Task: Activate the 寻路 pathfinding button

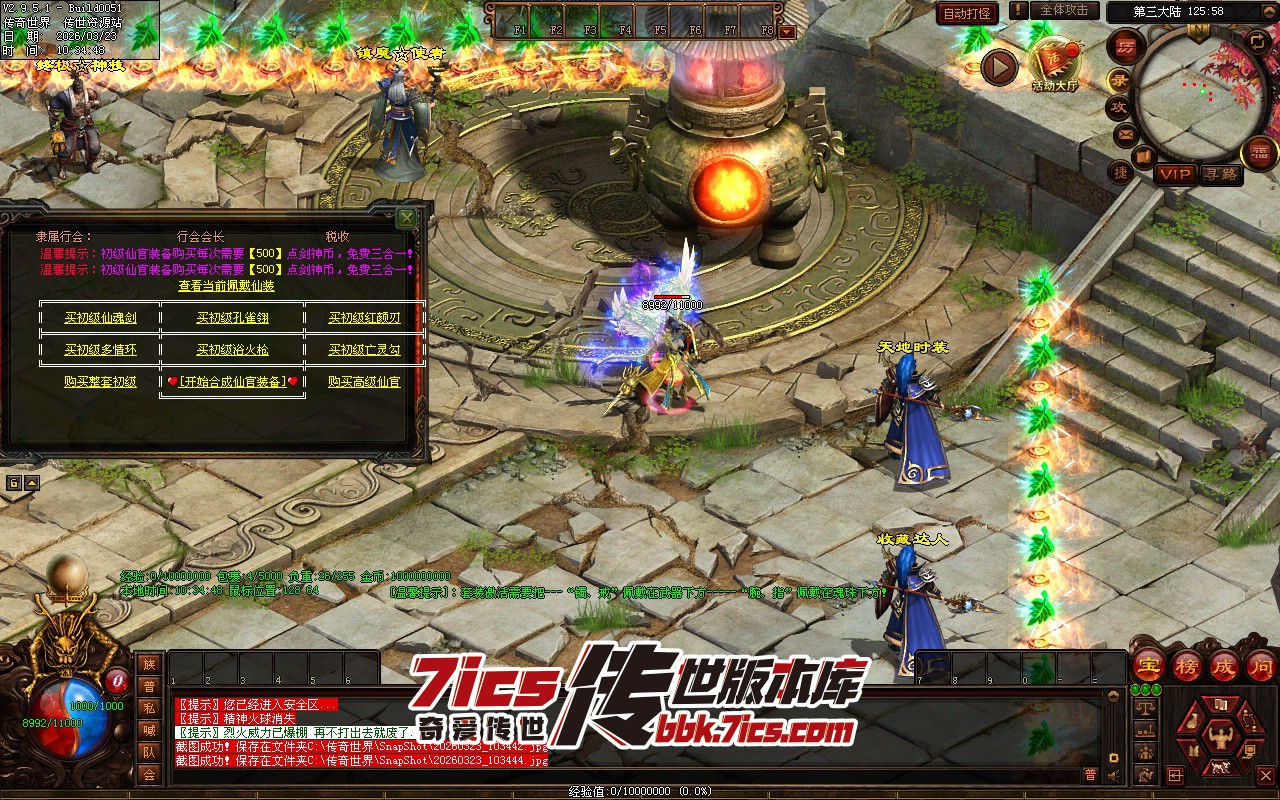Action: tap(1220, 174)
